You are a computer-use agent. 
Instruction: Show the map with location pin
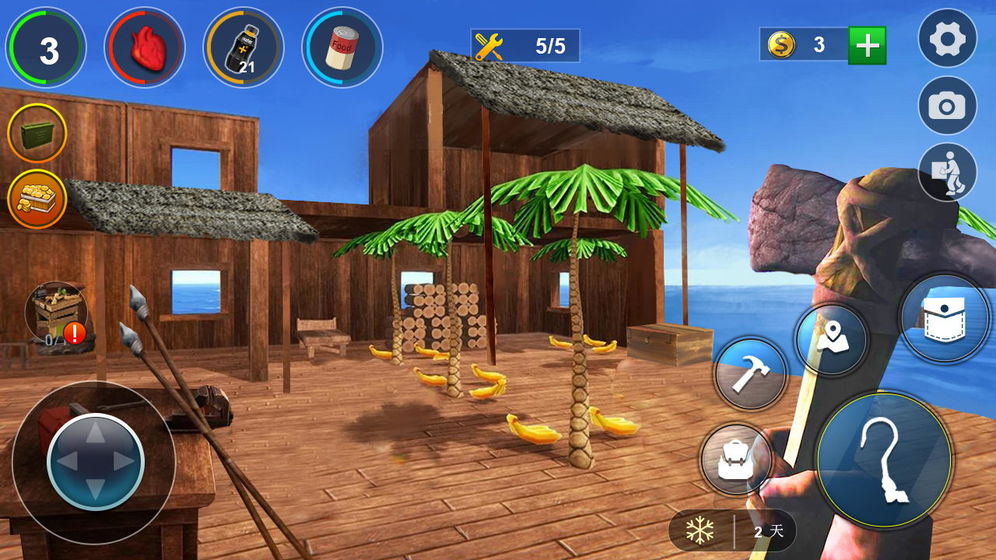[x=832, y=341]
